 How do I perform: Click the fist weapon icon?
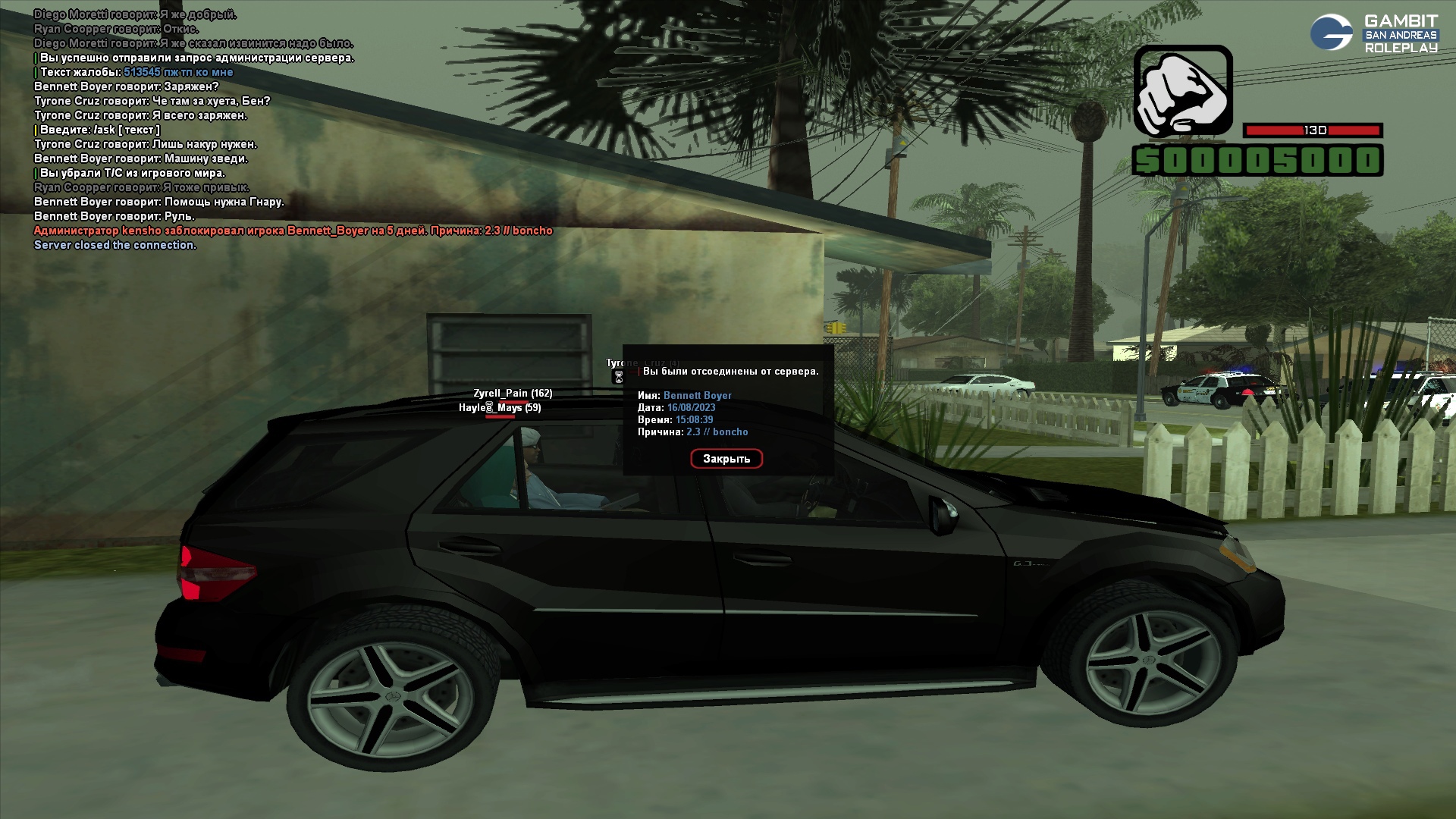pos(1182,92)
